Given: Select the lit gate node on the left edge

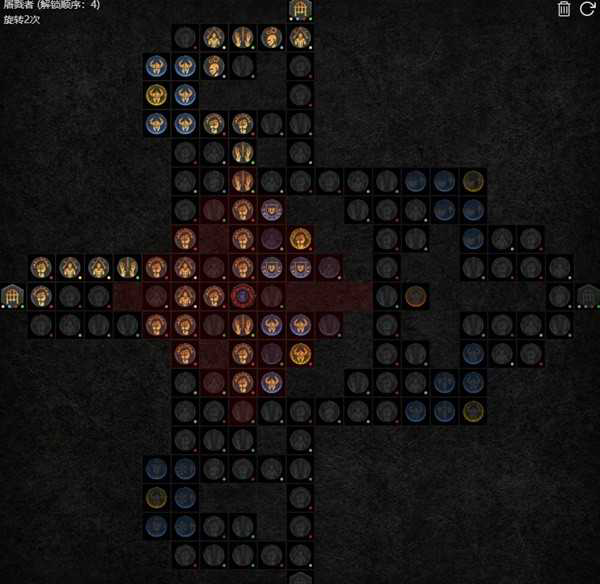Looking at the screenshot, I should [12, 296].
